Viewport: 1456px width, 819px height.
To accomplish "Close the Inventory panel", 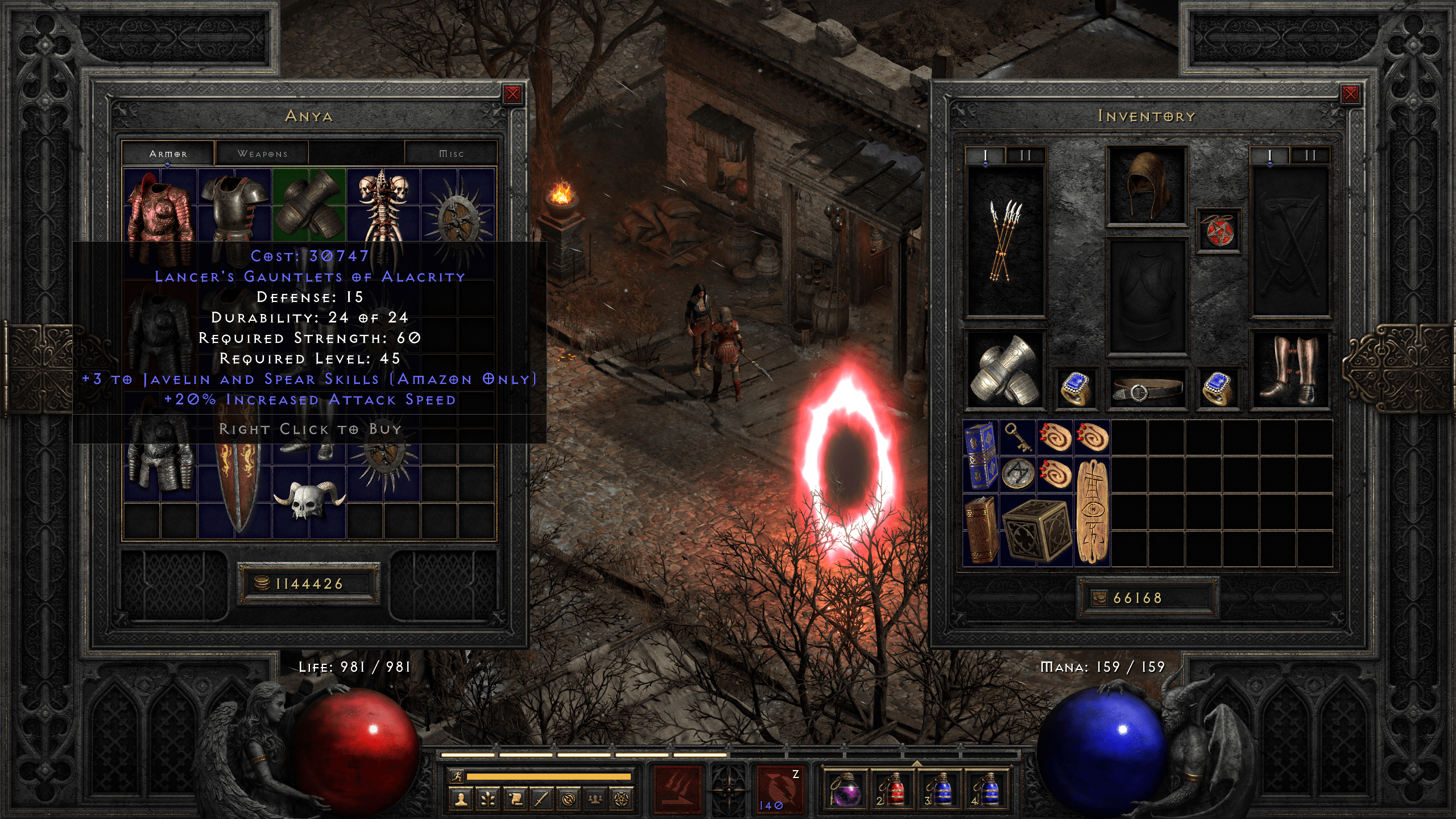I will (x=1350, y=94).
